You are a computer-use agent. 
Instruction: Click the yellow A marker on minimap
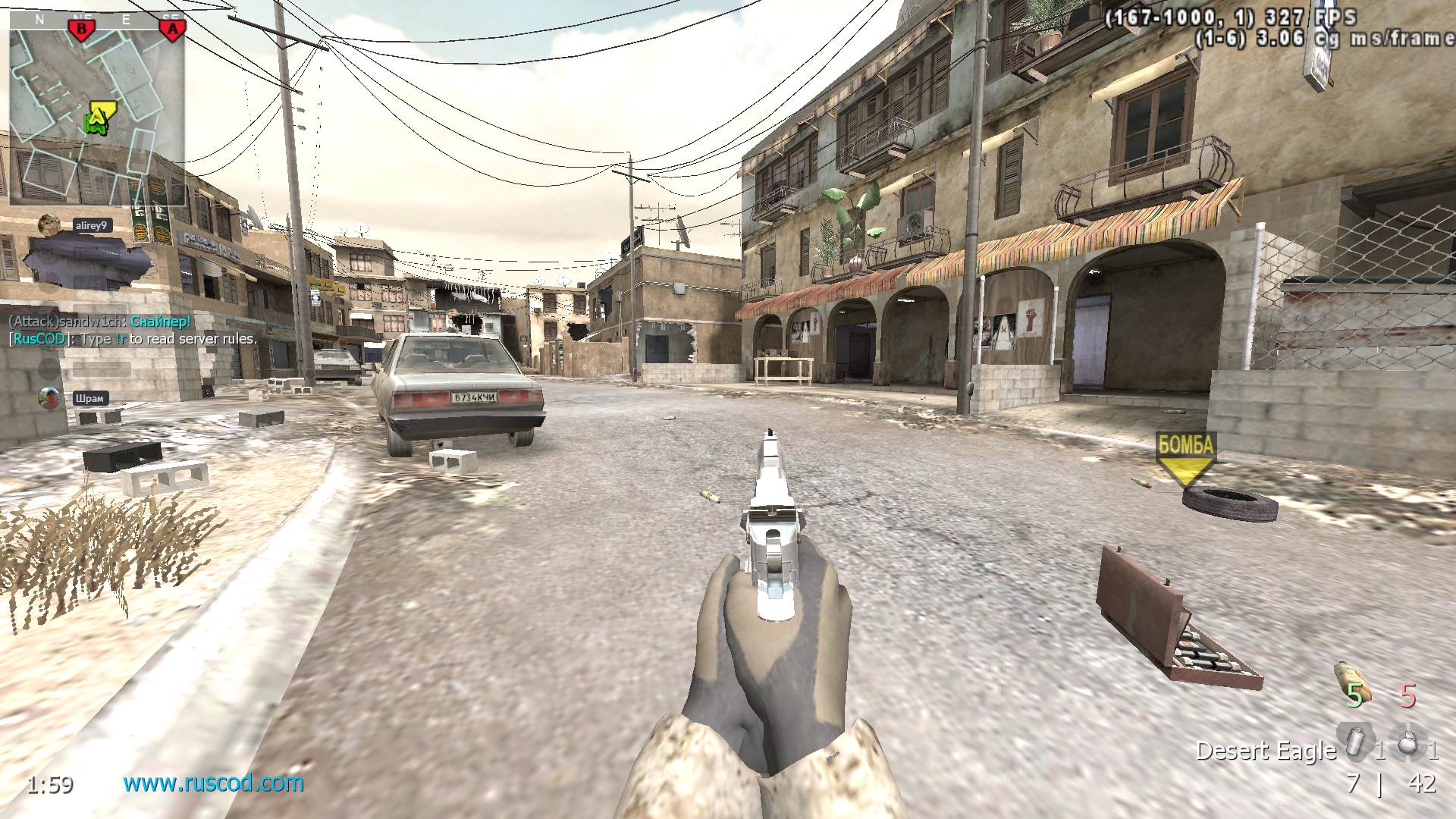pyautogui.click(x=99, y=115)
